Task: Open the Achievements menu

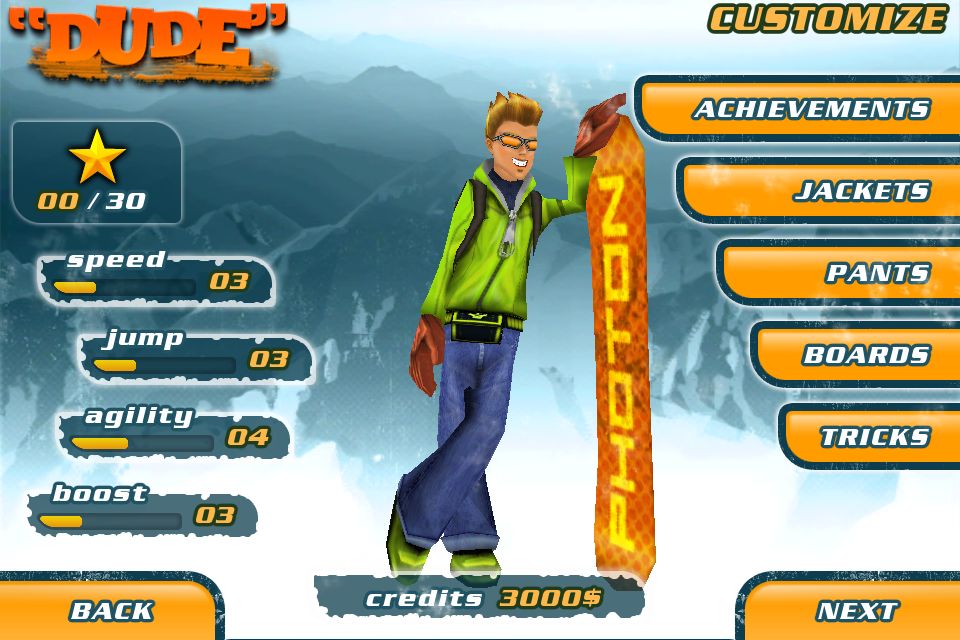Action: click(x=810, y=109)
